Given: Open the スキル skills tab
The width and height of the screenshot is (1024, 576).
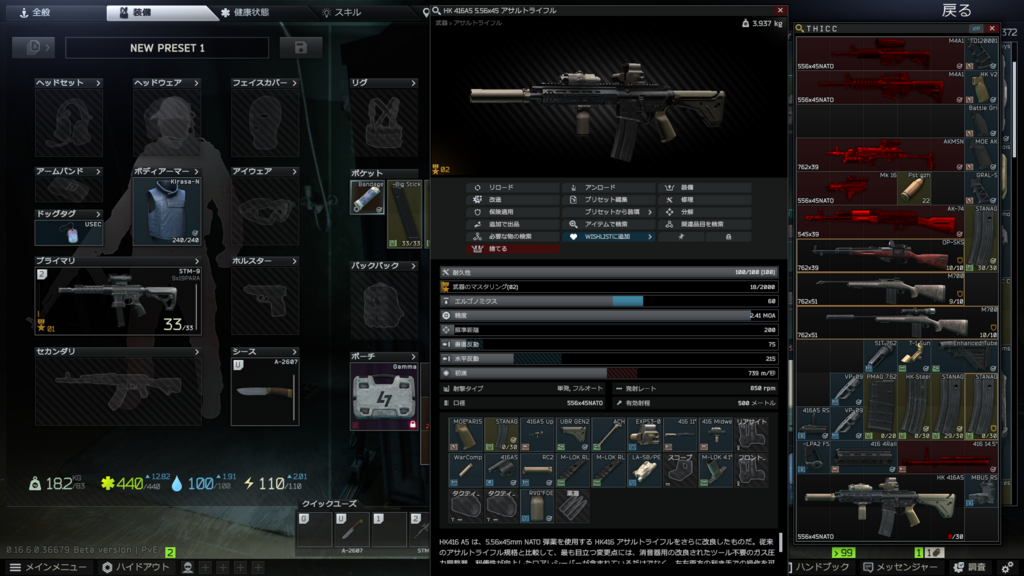Looking at the screenshot, I should [x=347, y=13].
